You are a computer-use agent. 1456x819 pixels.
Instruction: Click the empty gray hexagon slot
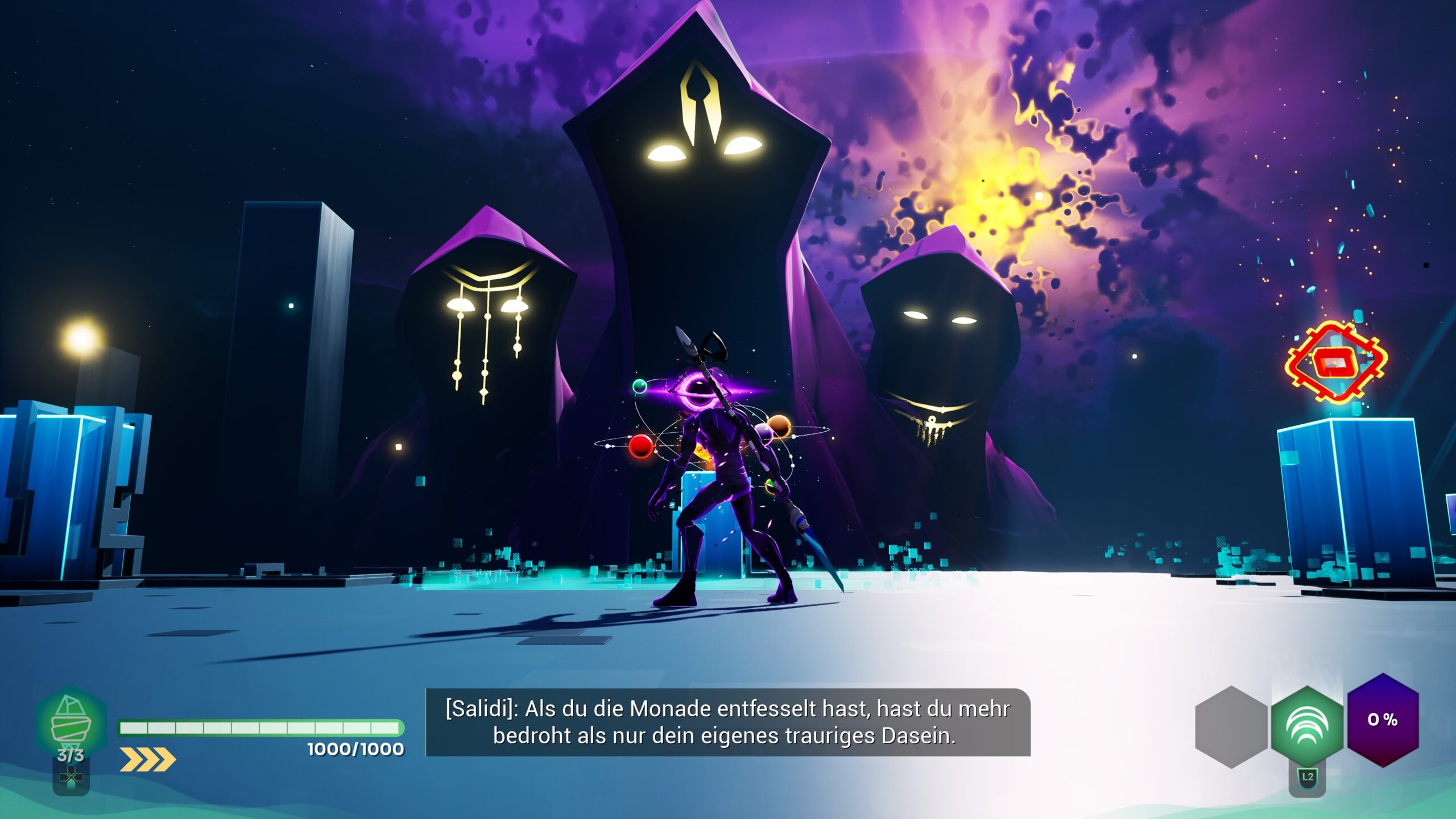[x=1231, y=726]
